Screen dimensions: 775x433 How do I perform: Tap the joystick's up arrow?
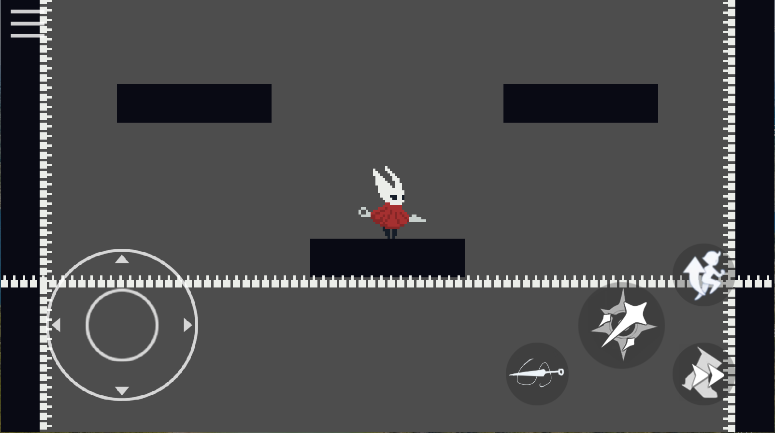pyautogui.click(x=122, y=260)
